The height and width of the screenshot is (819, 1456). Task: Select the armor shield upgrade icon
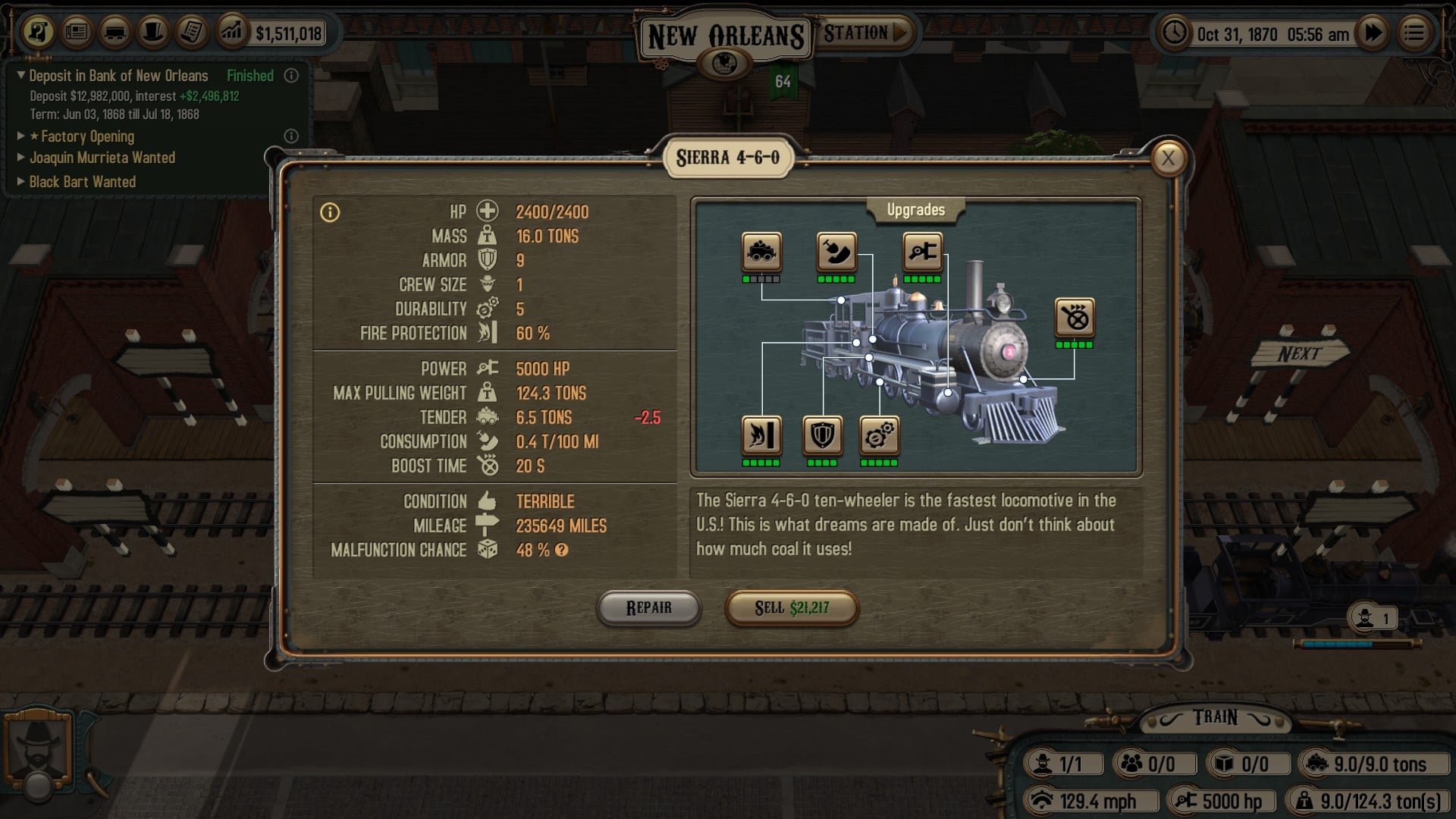pos(822,435)
